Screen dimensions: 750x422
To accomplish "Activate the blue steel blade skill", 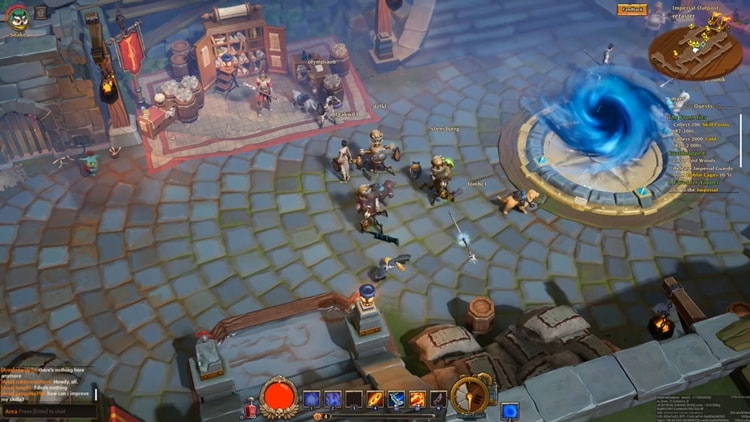I will tap(397, 399).
